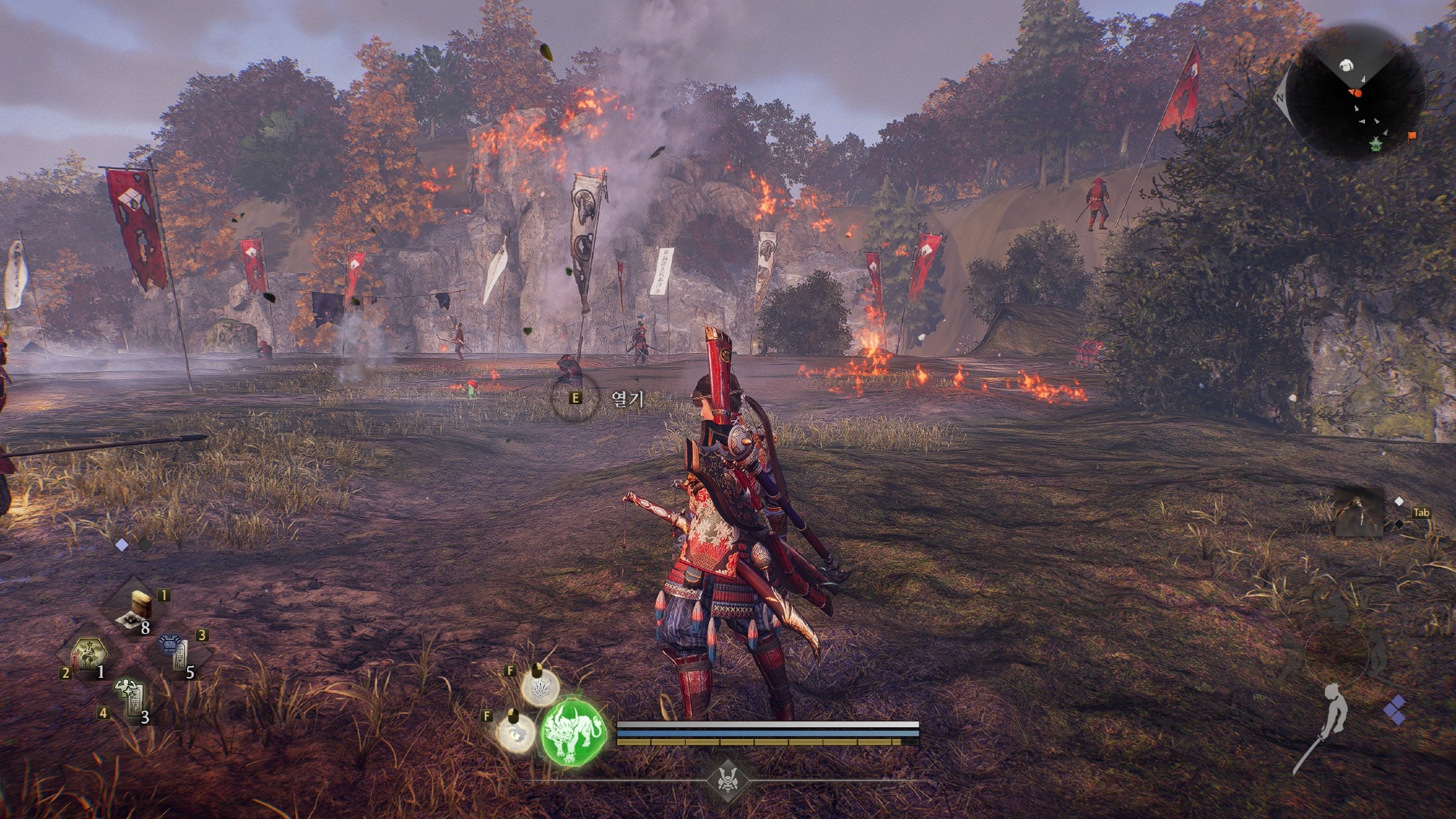
Task: Trigger the upper white soul core skill
Action: tap(540, 687)
